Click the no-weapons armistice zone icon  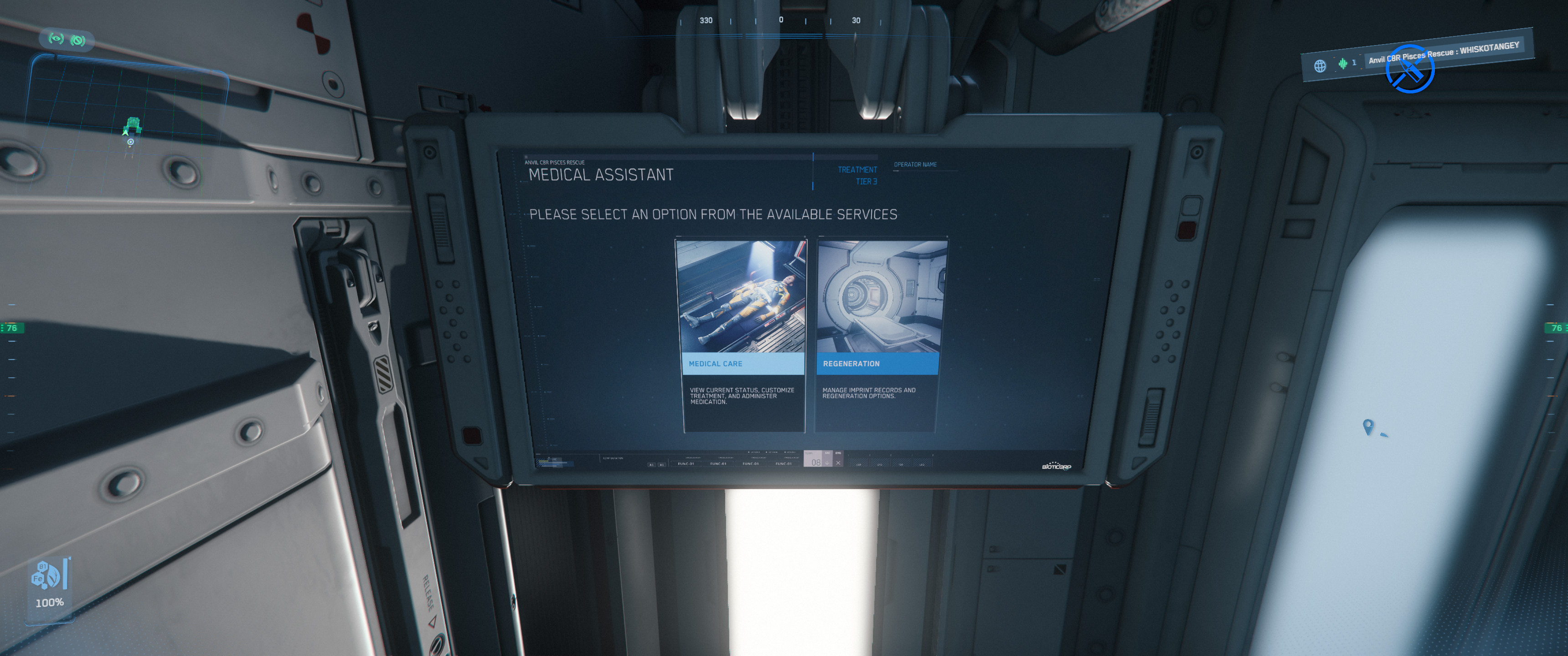click(x=1410, y=69)
